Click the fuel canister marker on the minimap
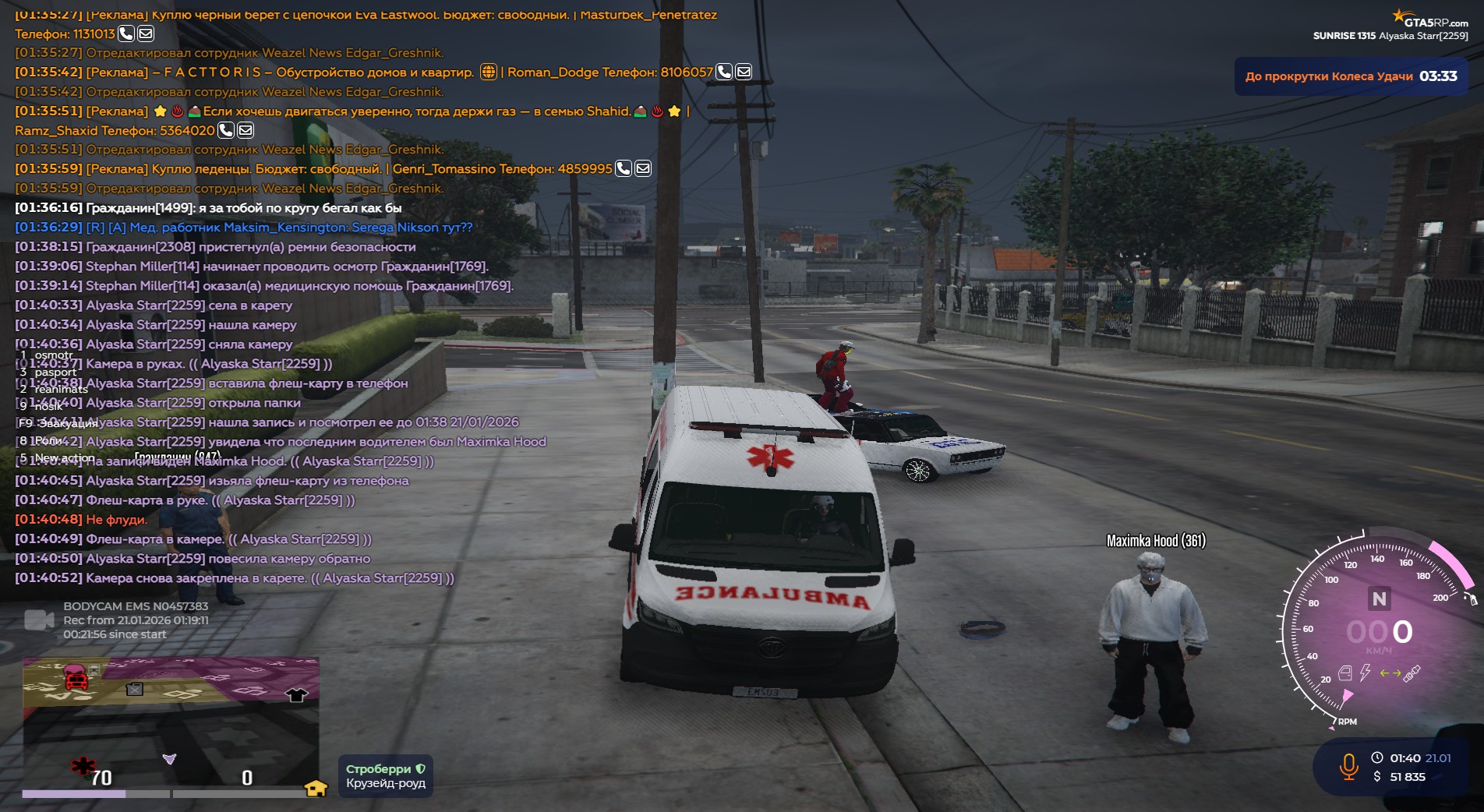This screenshot has width=1484, height=812. (x=135, y=689)
